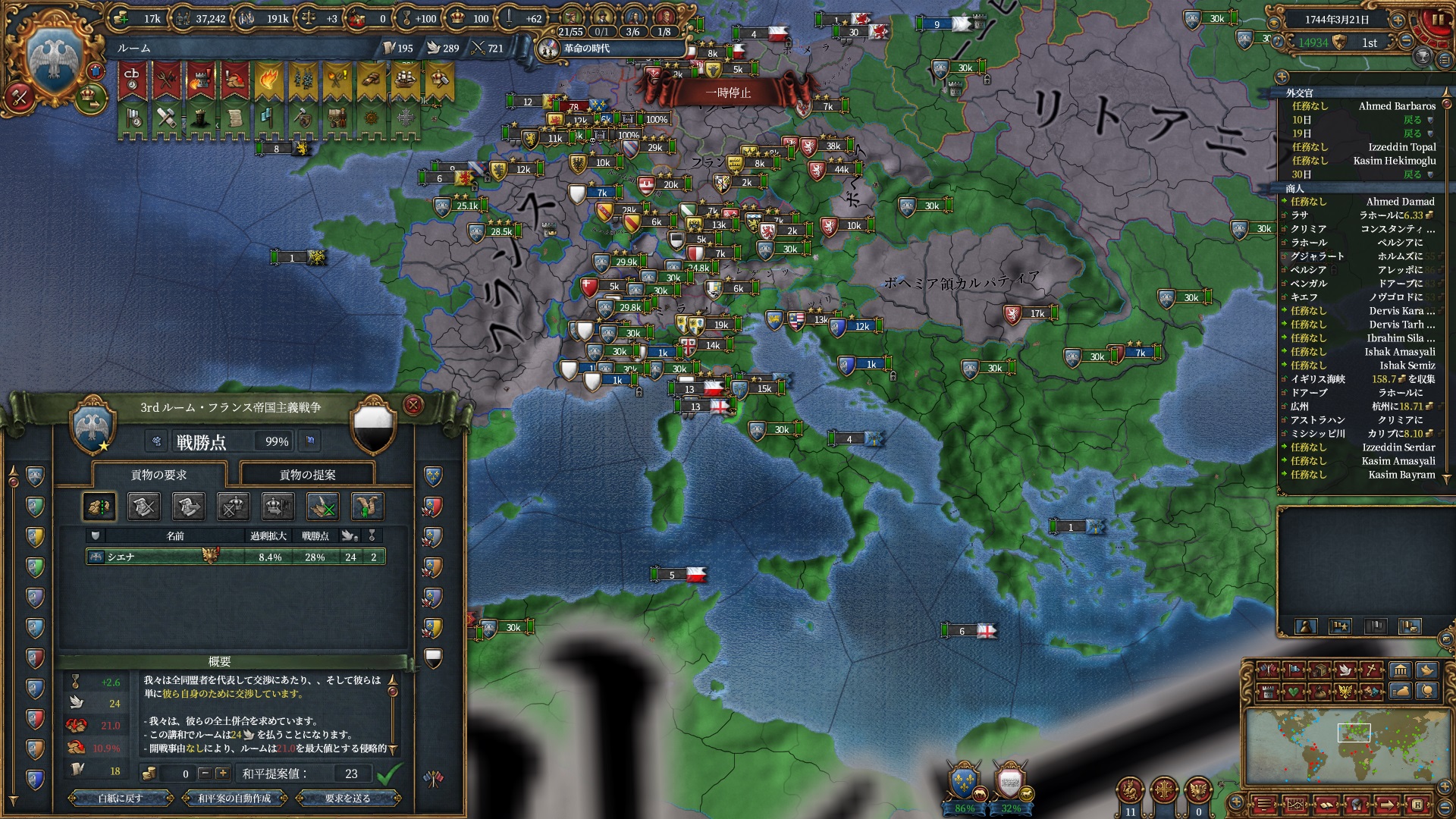The width and height of the screenshot is (1456, 819).
Task: Toggle the pause button beside the date
Action: click(1437, 20)
